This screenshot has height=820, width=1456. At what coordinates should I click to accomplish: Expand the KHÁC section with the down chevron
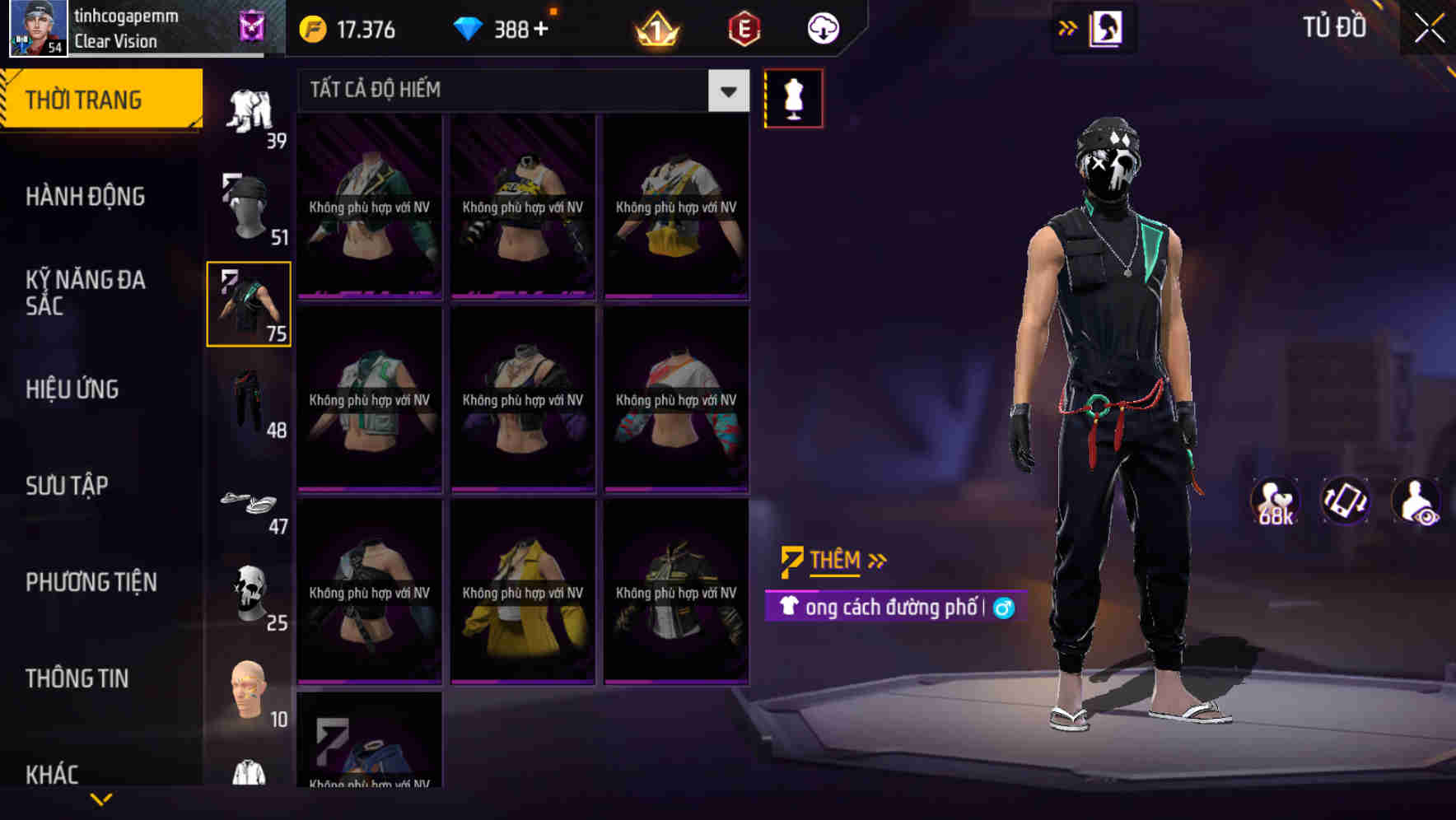tap(100, 797)
